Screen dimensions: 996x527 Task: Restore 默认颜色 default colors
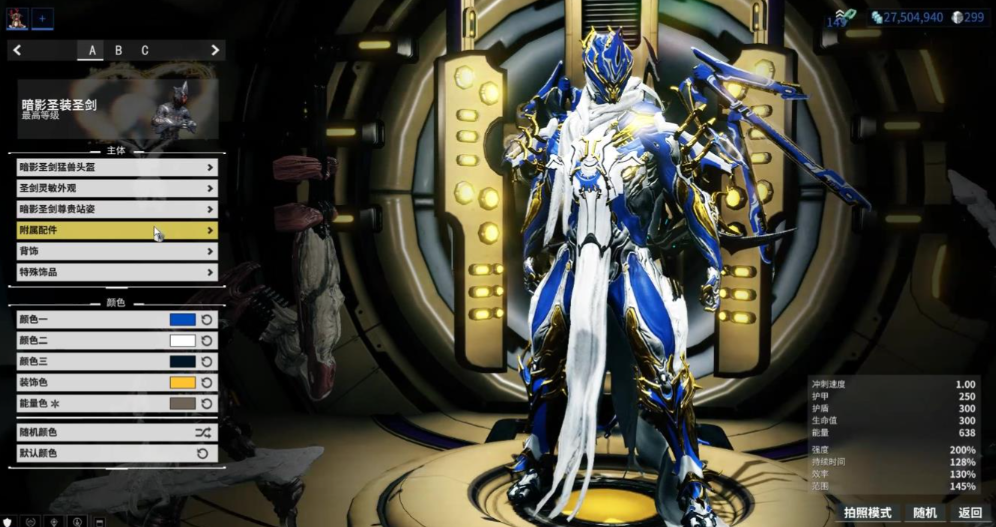point(116,453)
